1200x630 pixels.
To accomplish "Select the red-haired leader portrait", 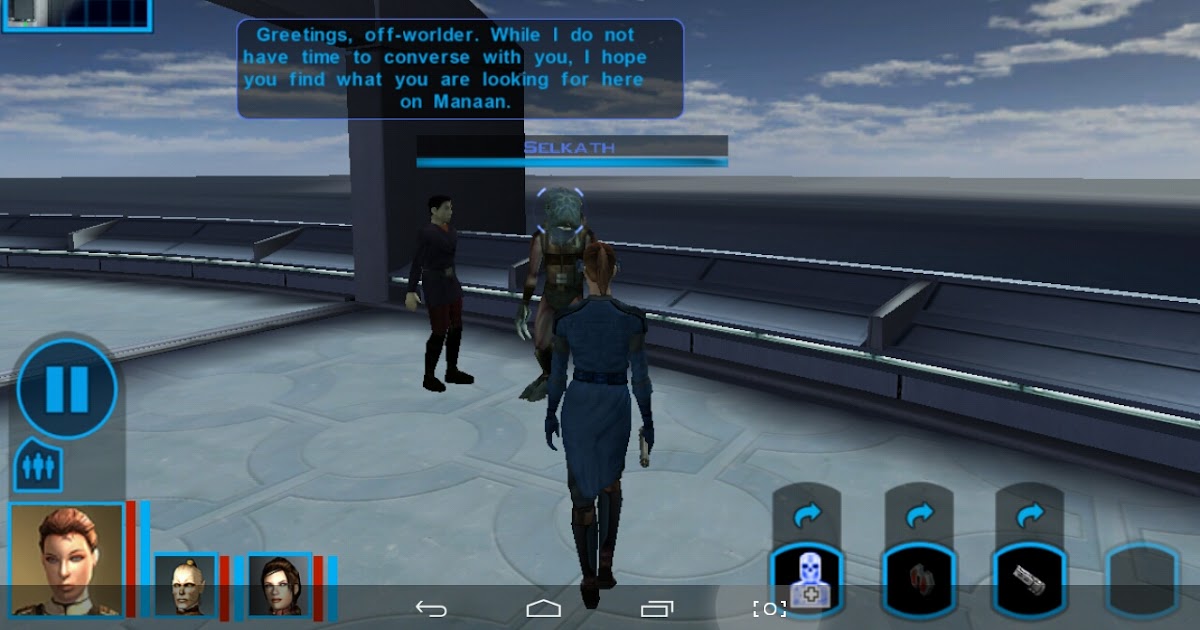I will coord(67,560).
